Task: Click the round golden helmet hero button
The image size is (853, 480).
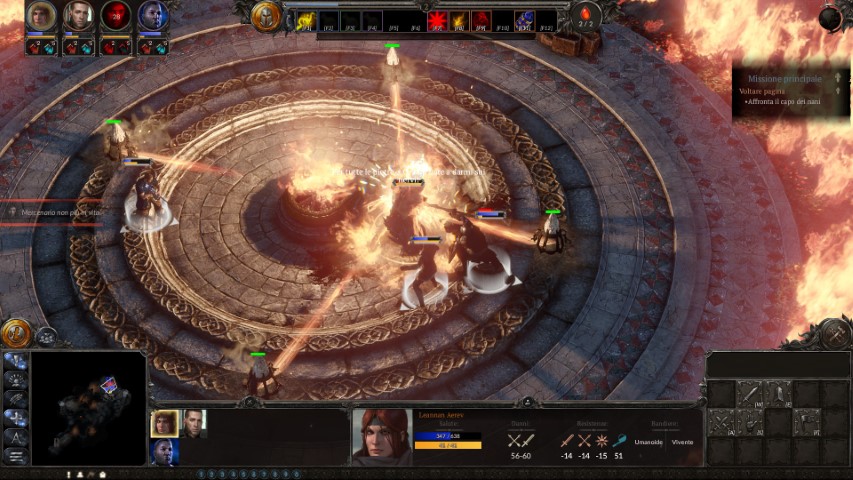Action: (x=266, y=15)
